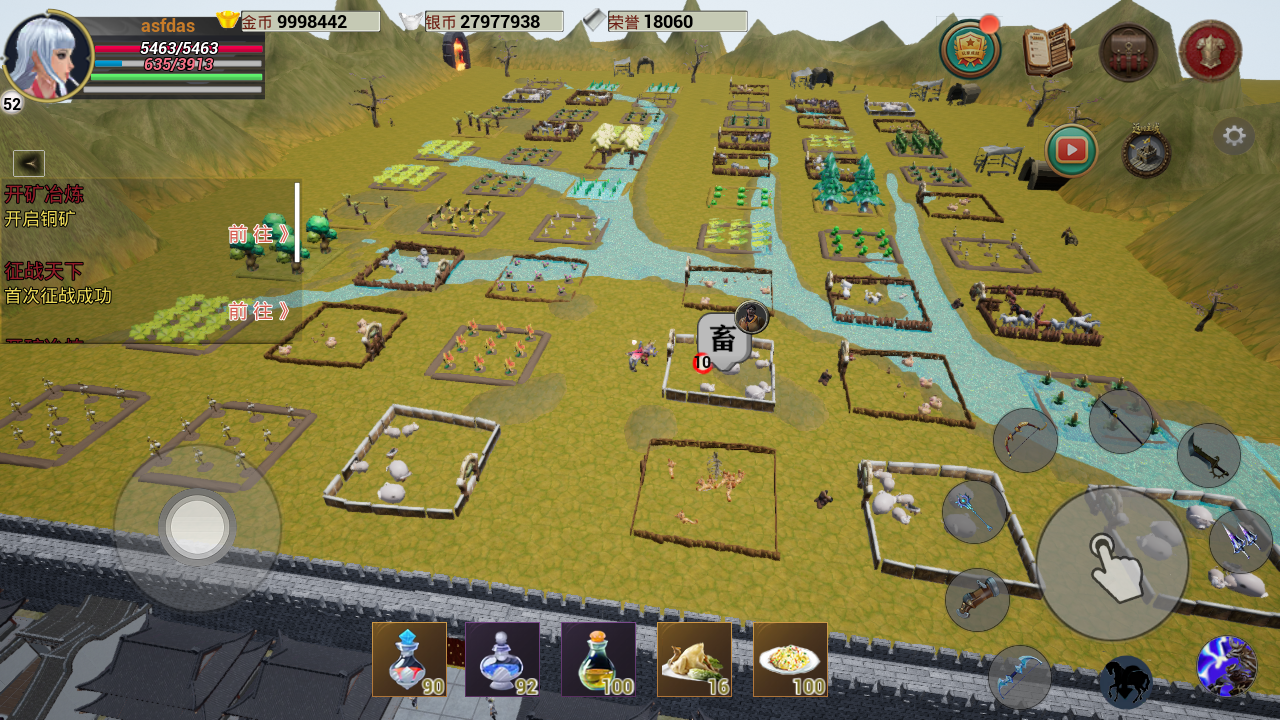Tap the large hand attack button
Screen dimensions: 1280x720
1111,564
